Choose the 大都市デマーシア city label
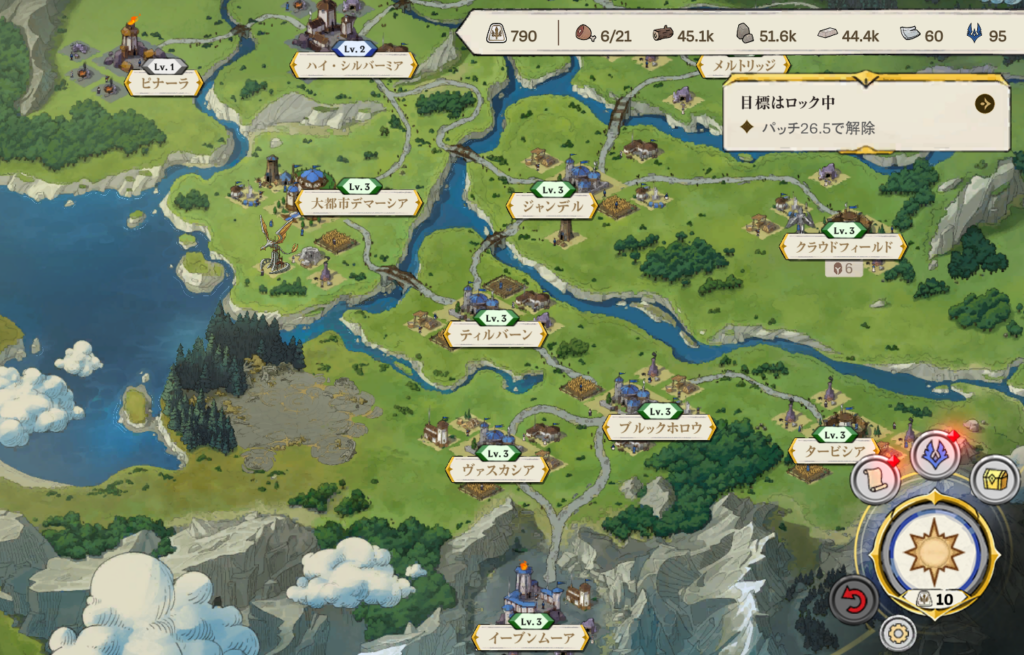Image resolution: width=1024 pixels, height=655 pixels. 359,203
